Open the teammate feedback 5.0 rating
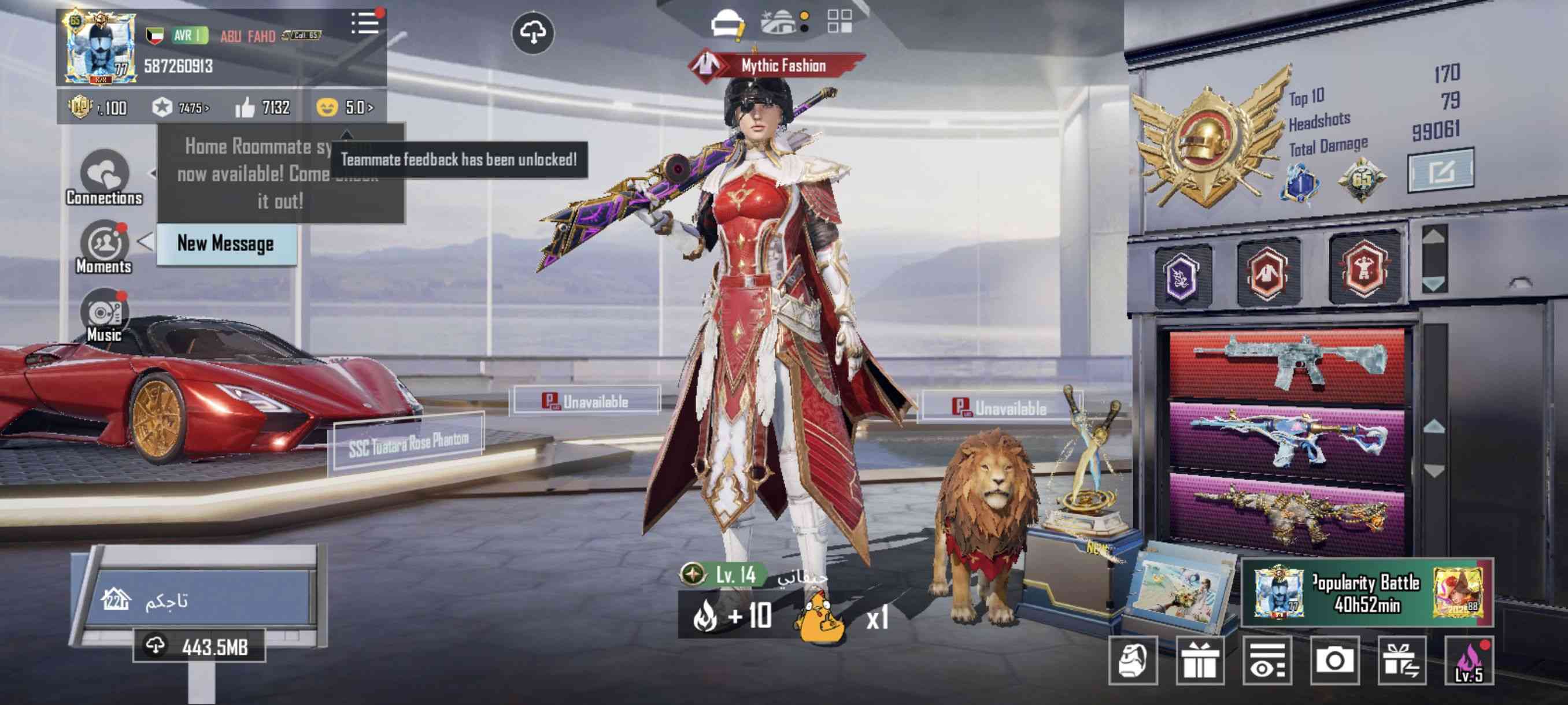The height and width of the screenshot is (705, 1568). pyautogui.click(x=345, y=107)
